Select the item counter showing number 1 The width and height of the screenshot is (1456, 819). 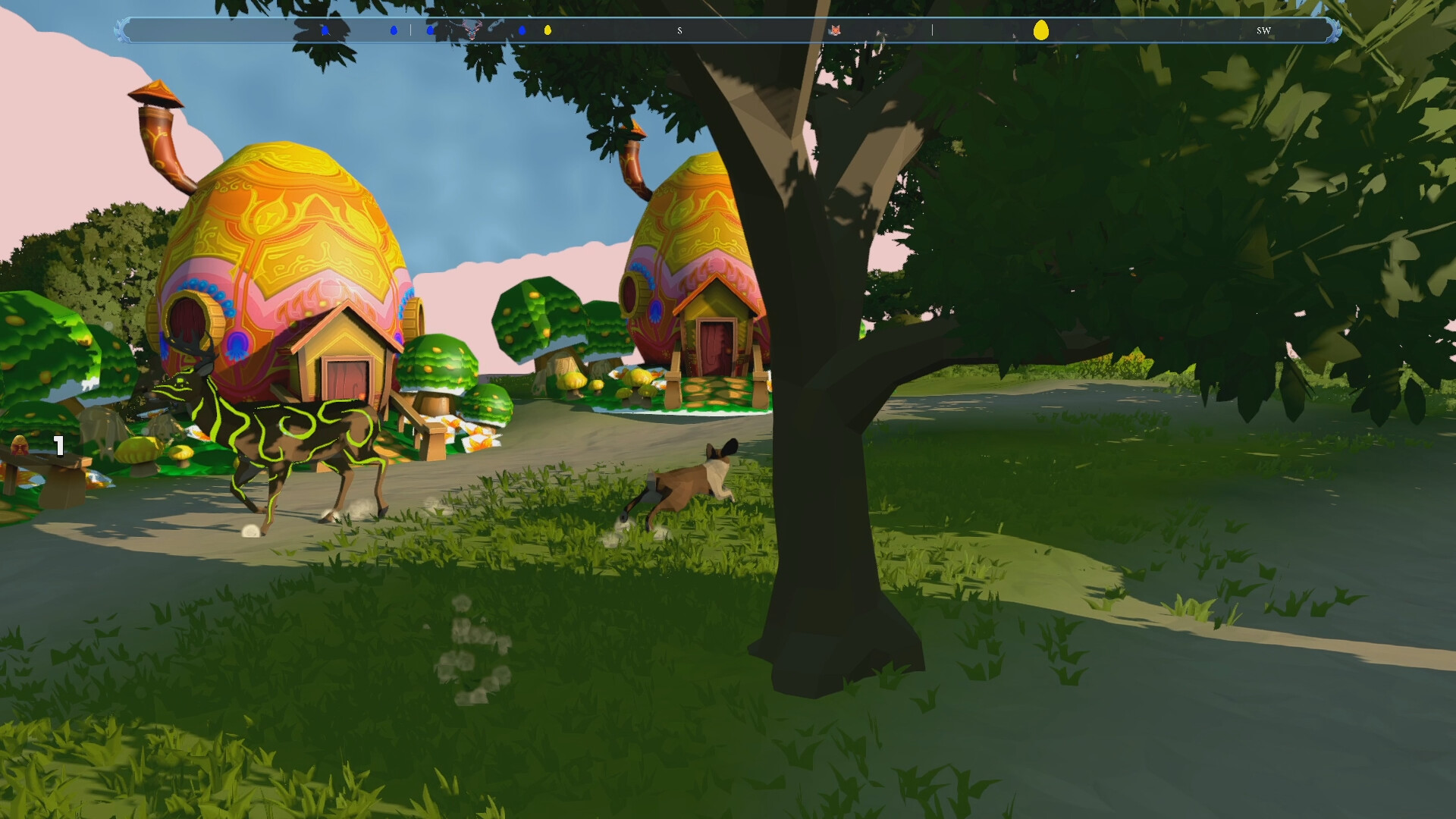[58, 447]
